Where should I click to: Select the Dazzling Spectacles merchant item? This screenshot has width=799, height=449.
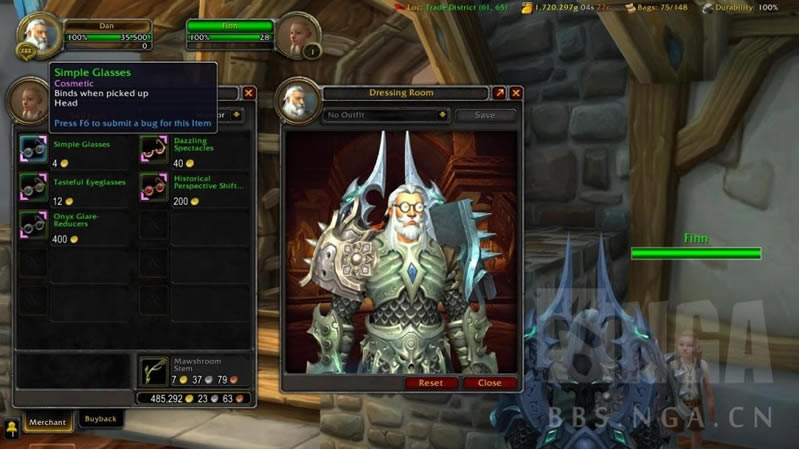[153, 149]
